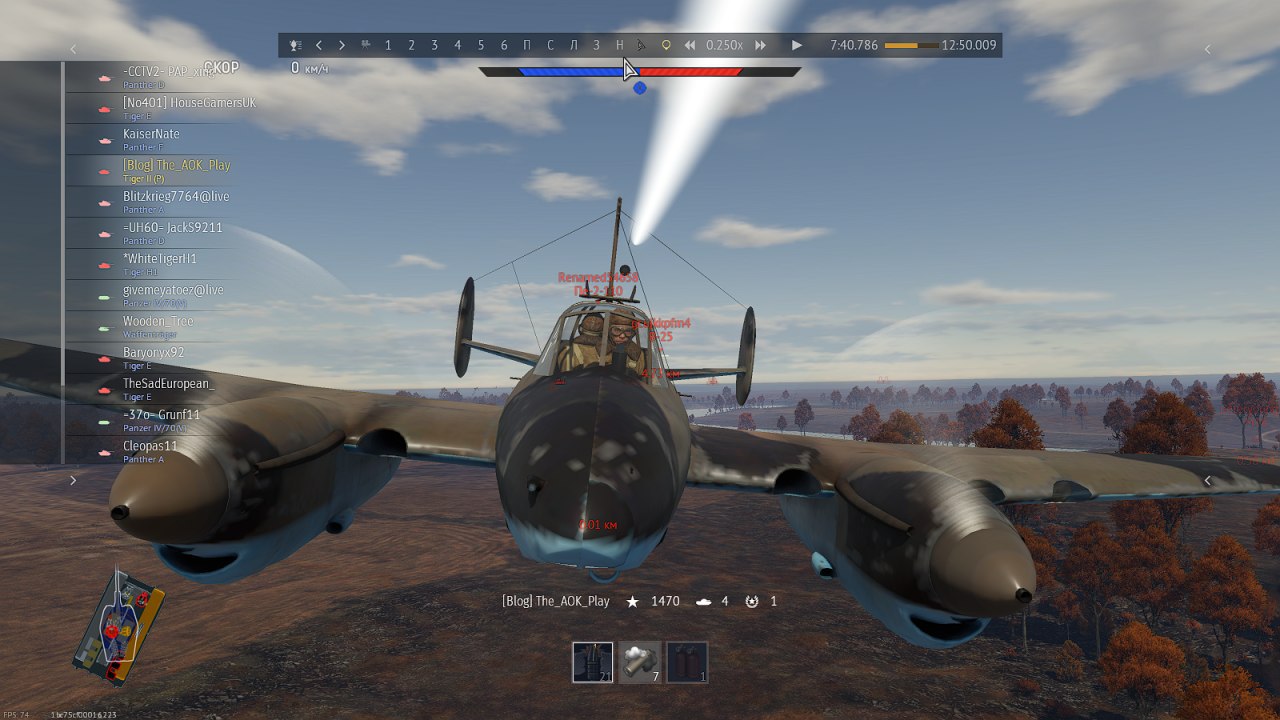Select camera preset 1 in the replay bar

pyautogui.click(x=388, y=45)
